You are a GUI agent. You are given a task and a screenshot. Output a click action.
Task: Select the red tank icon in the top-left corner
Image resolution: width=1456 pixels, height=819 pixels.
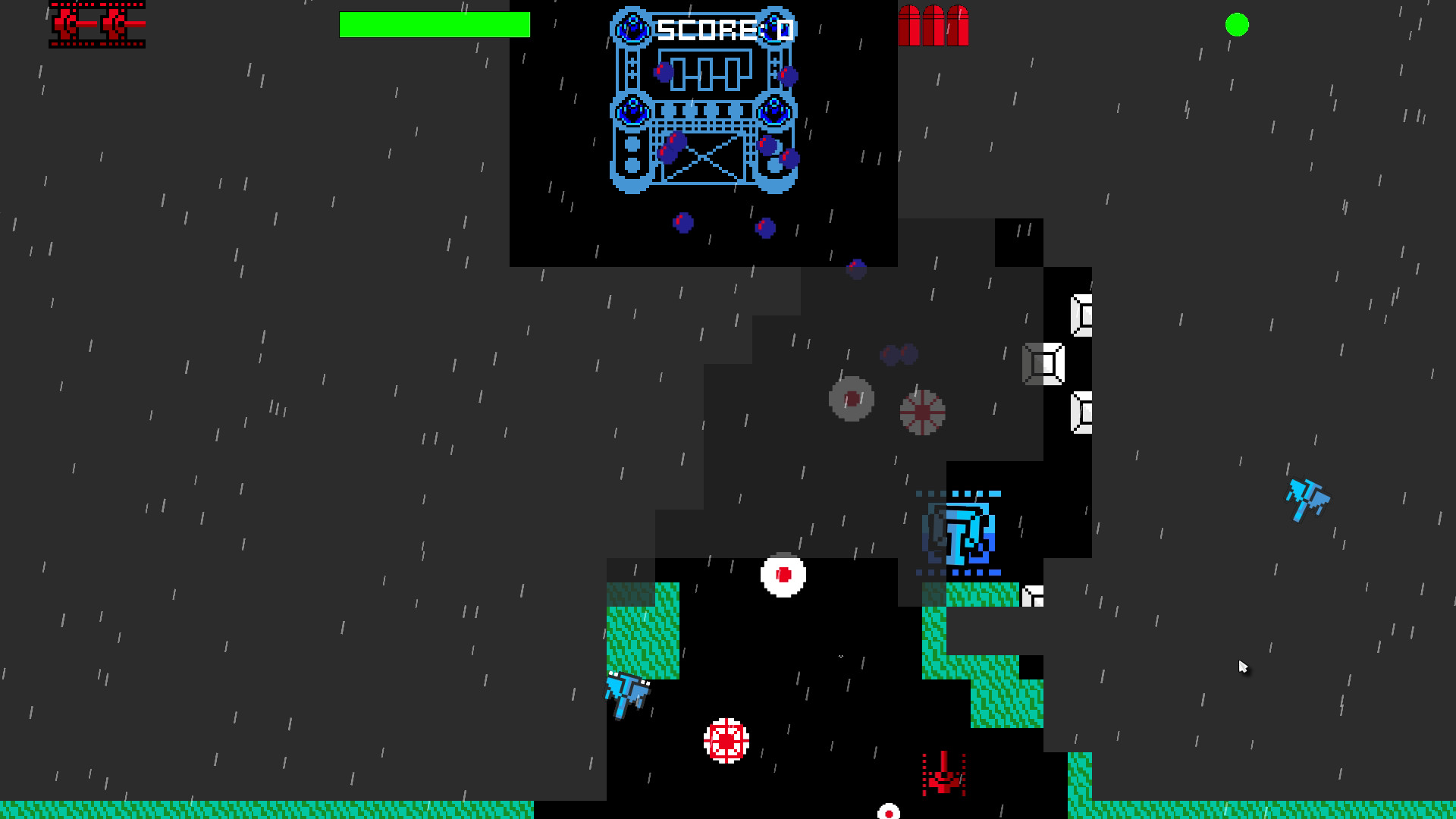point(96,25)
